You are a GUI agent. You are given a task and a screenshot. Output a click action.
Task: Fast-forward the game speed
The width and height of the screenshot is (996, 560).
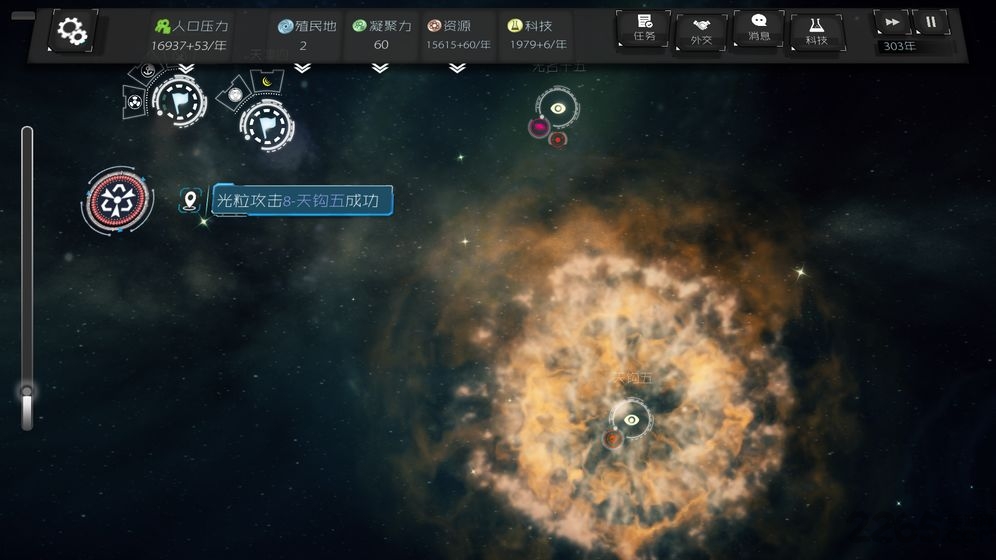[891, 22]
